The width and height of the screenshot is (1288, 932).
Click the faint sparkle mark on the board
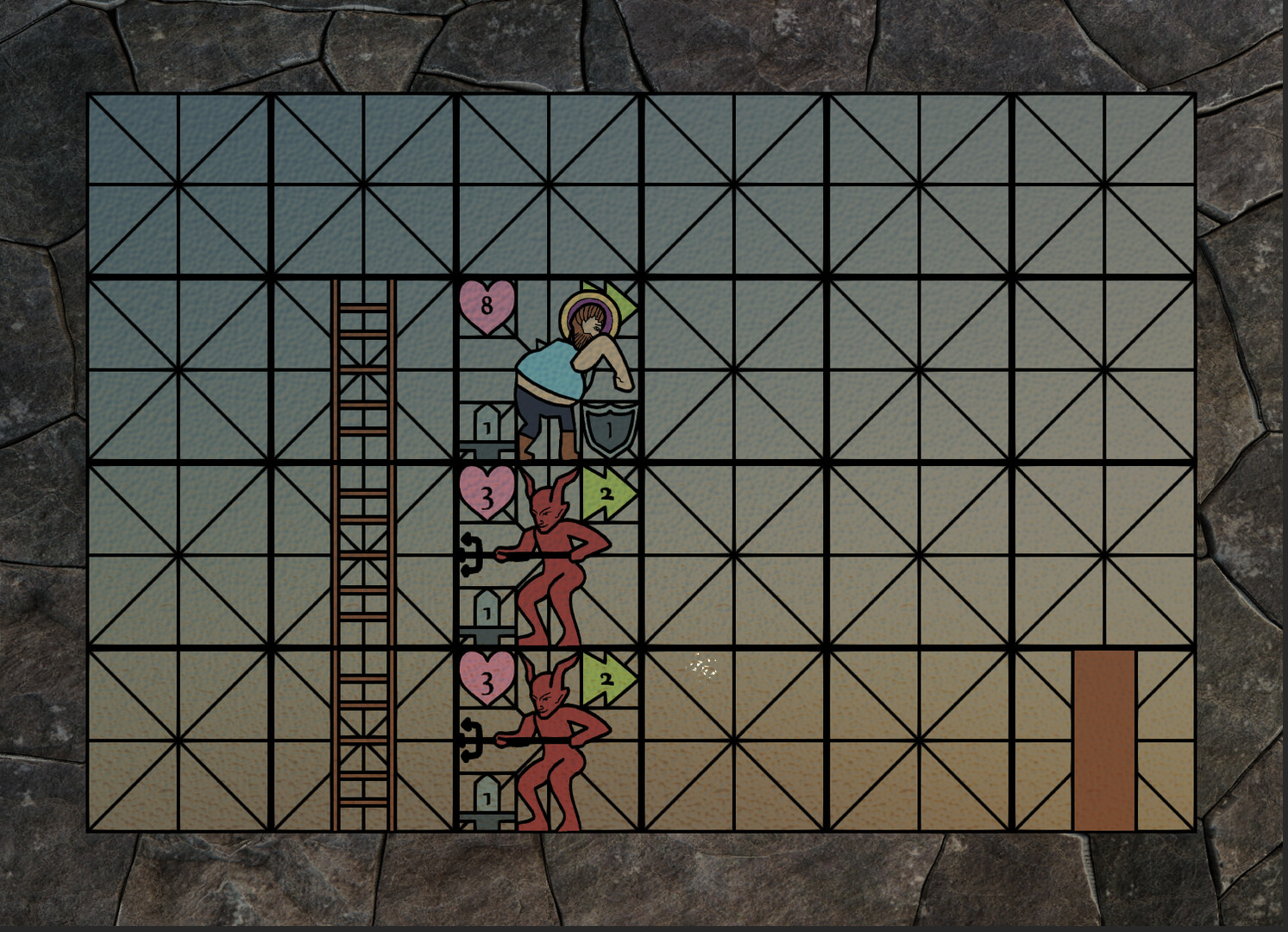tap(701, 664)
